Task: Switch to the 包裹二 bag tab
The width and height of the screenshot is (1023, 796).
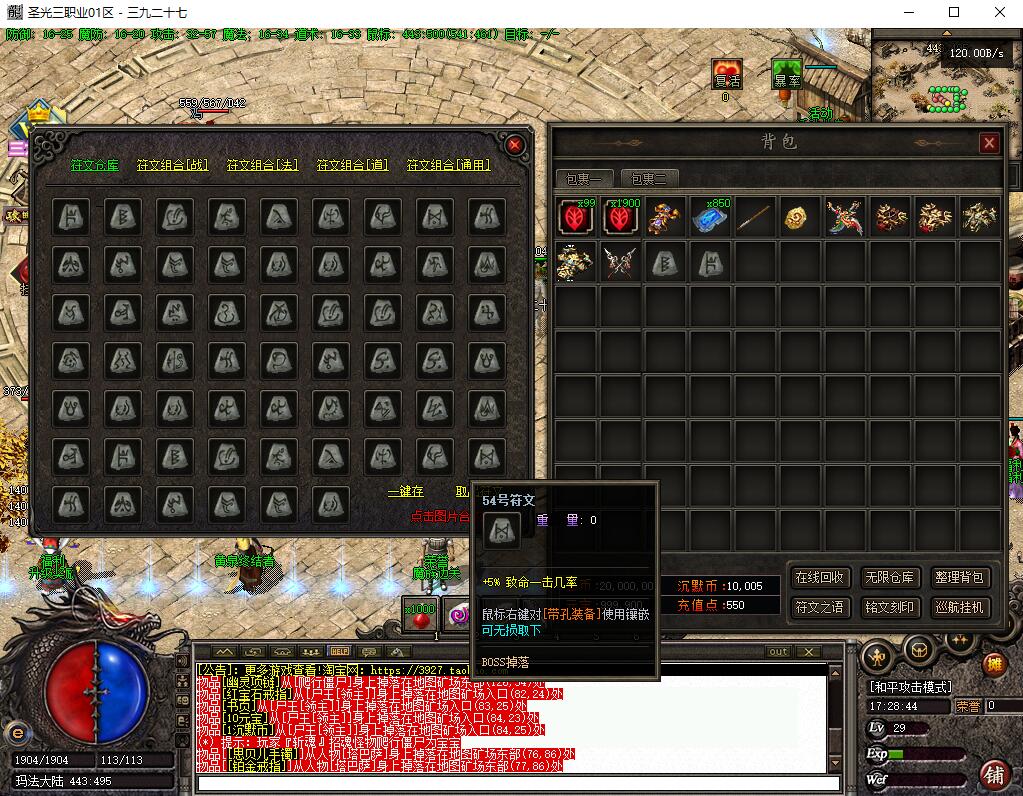Action: pos(649,179)
